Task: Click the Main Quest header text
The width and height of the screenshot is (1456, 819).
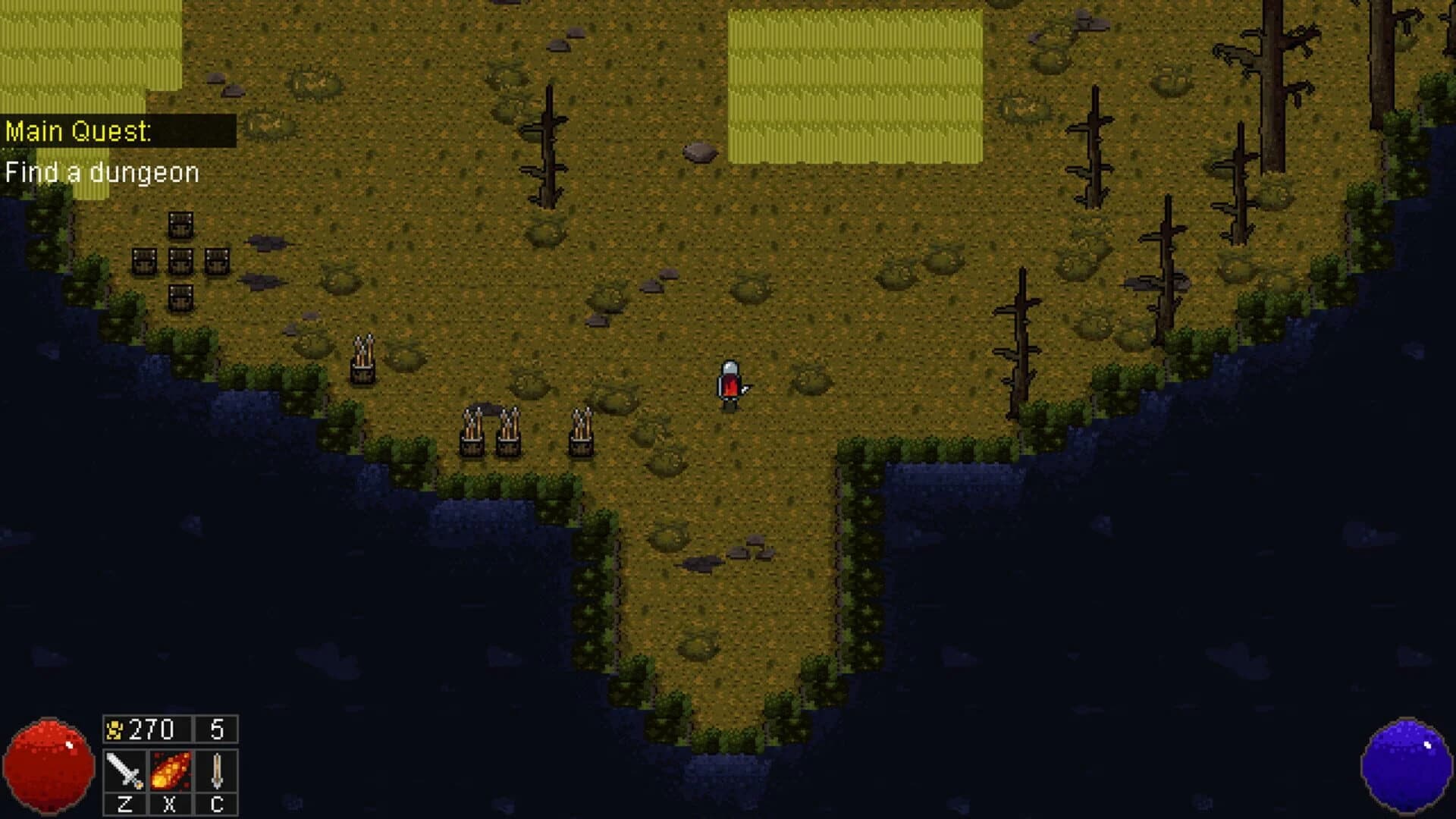Action: tap(78, 130)
